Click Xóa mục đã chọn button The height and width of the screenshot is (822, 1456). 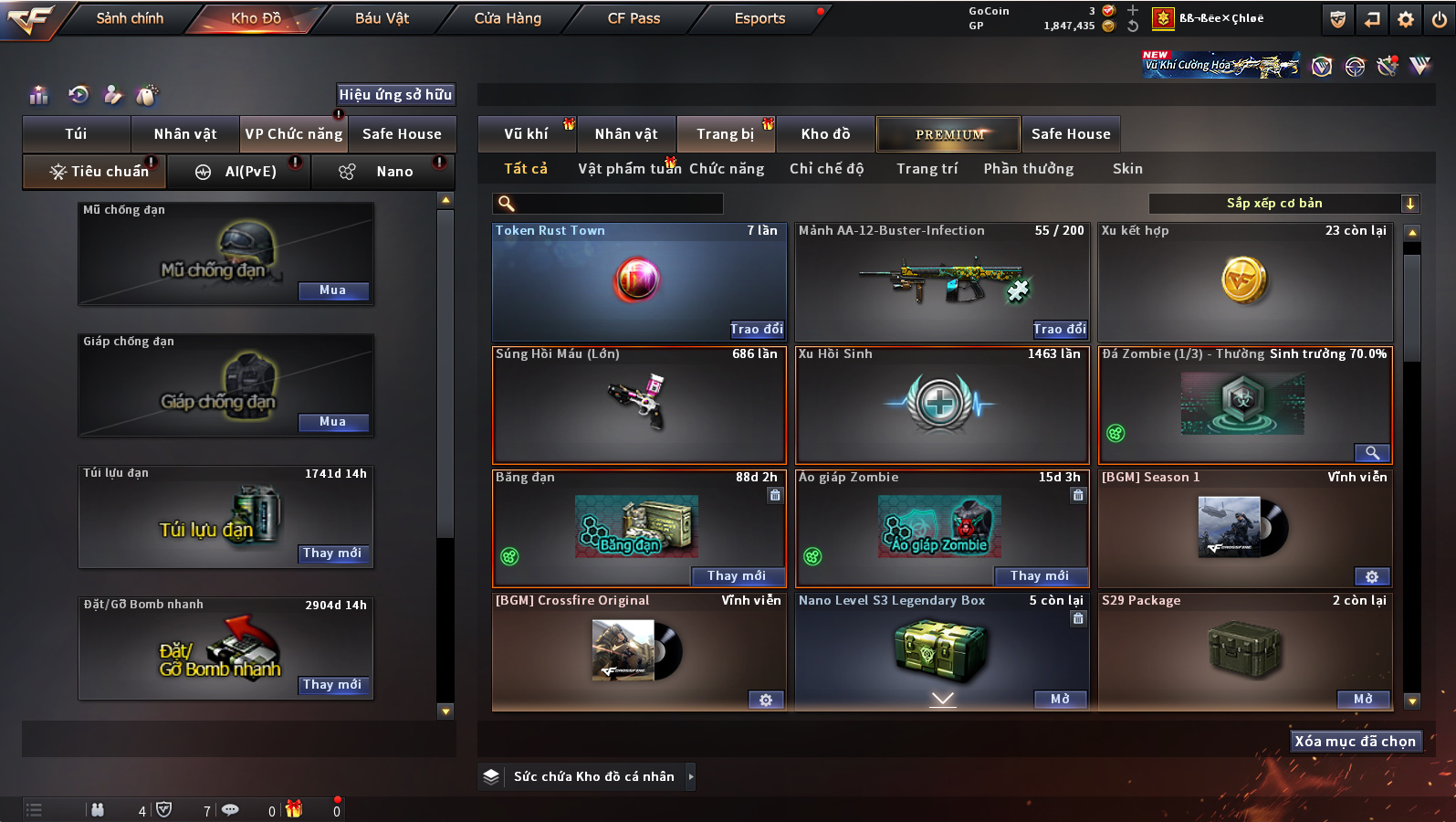tap(1355, 742)
